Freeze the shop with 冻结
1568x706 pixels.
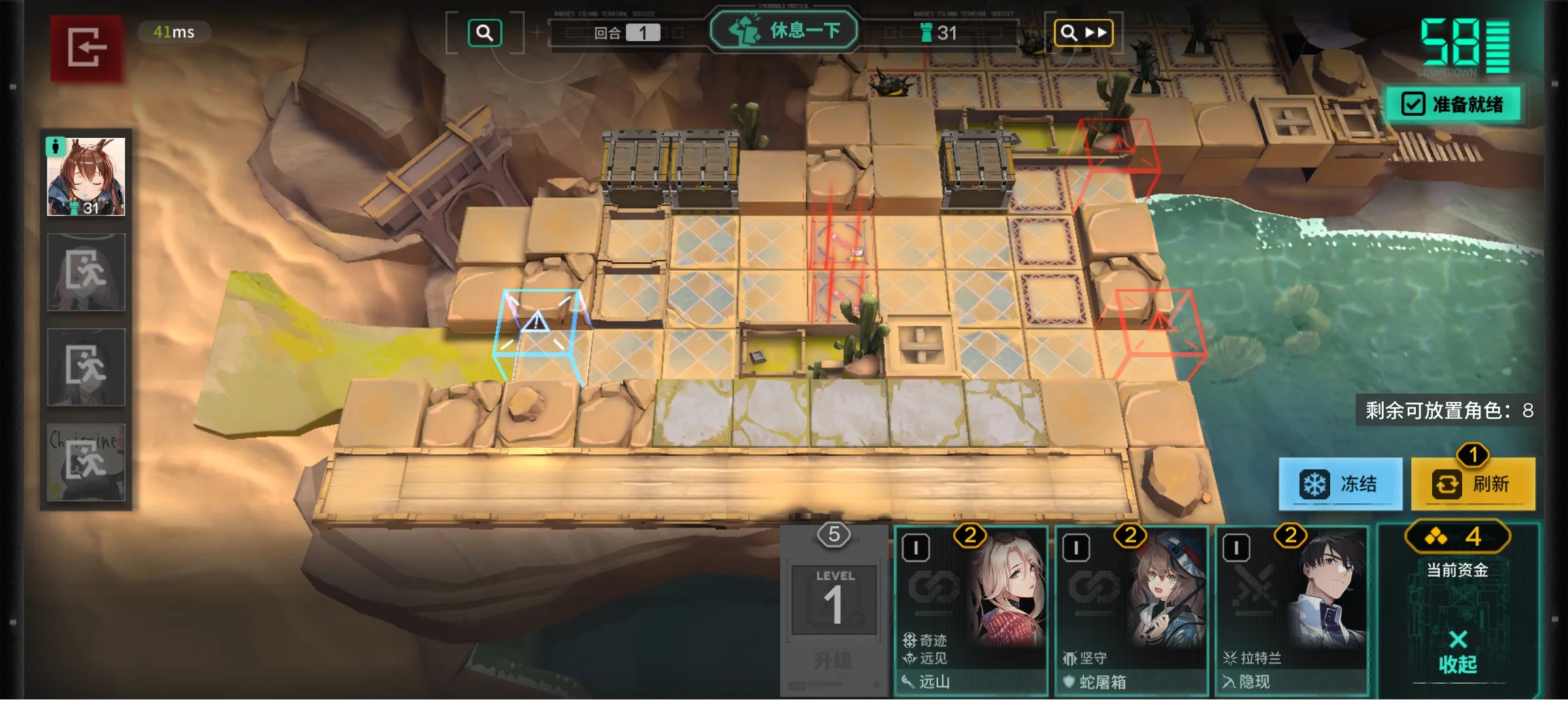point(1340,484)
